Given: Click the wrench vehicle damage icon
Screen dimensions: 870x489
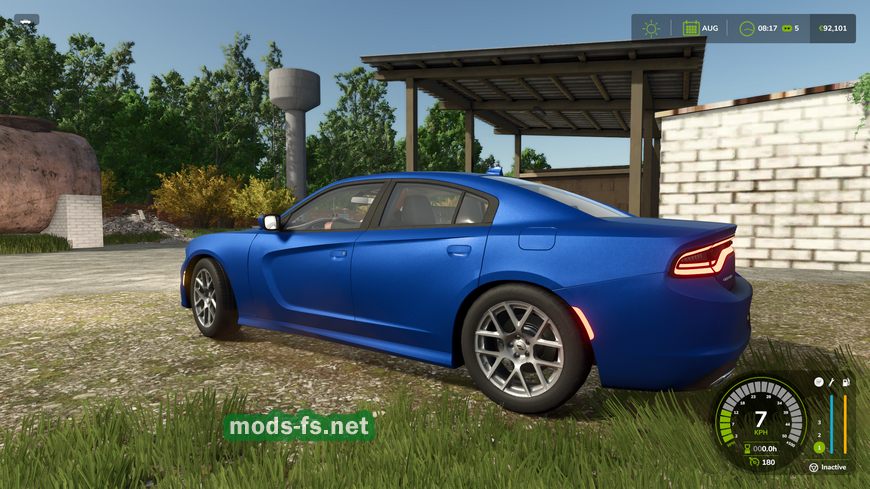Looking at the screenshot, I should click(832, 382).
